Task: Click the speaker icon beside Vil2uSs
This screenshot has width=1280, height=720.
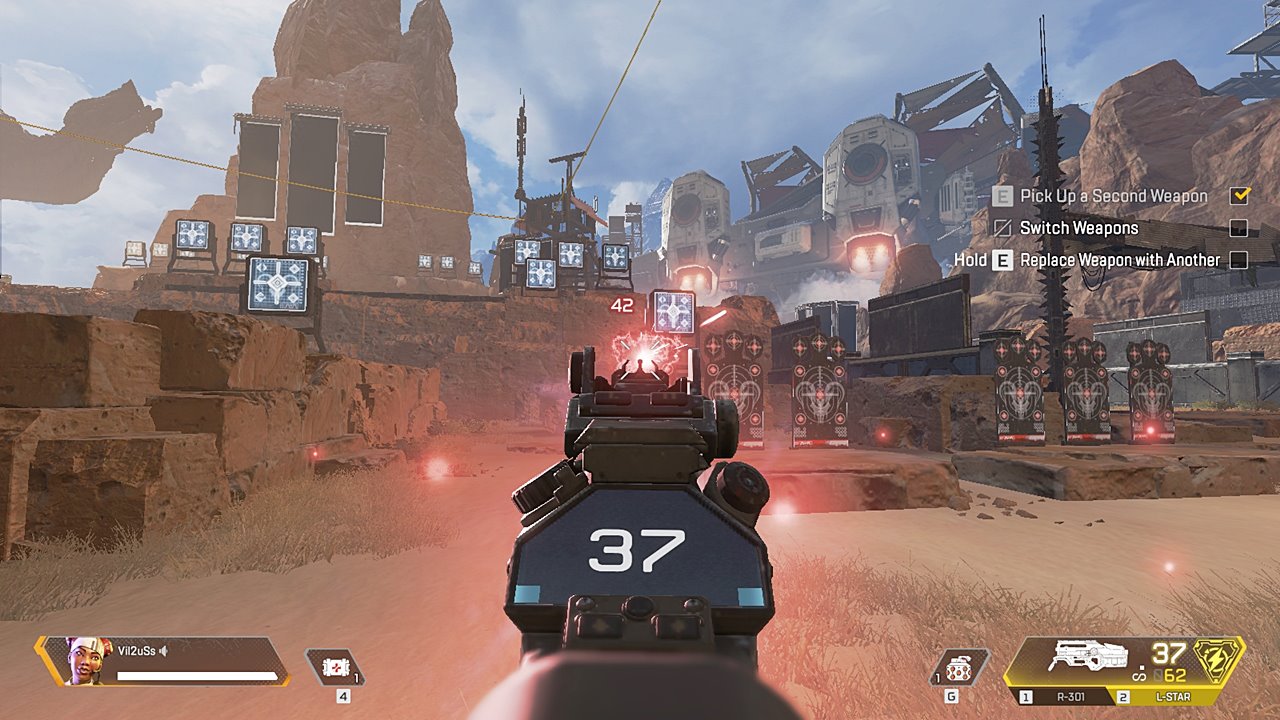Action: click(164, 651)
